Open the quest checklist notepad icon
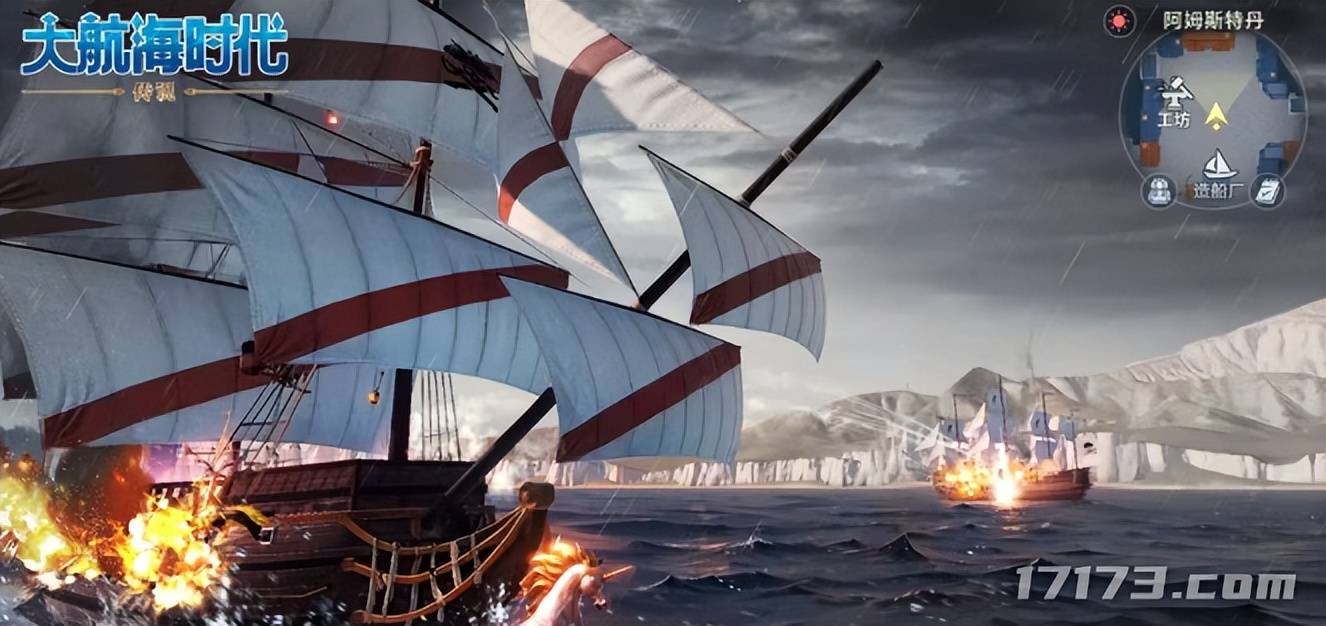The height and width of the screenshot is (626, 1326). [x=1268, y=190]
